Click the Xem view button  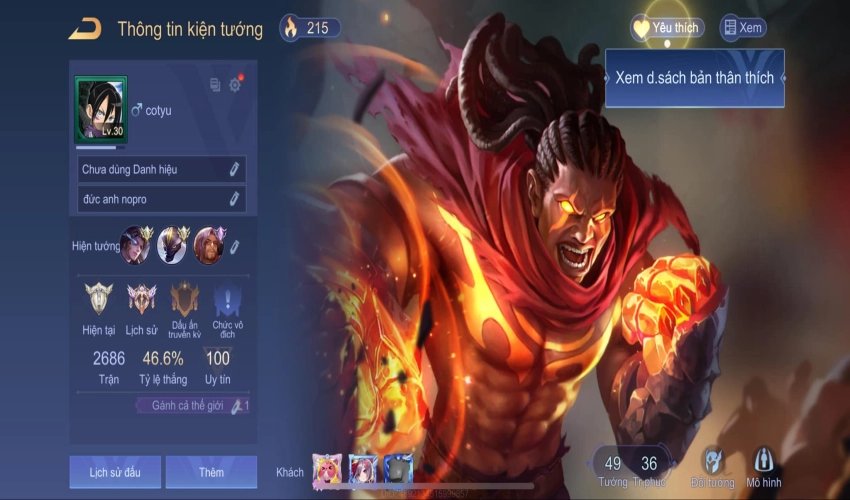(743, 28)
